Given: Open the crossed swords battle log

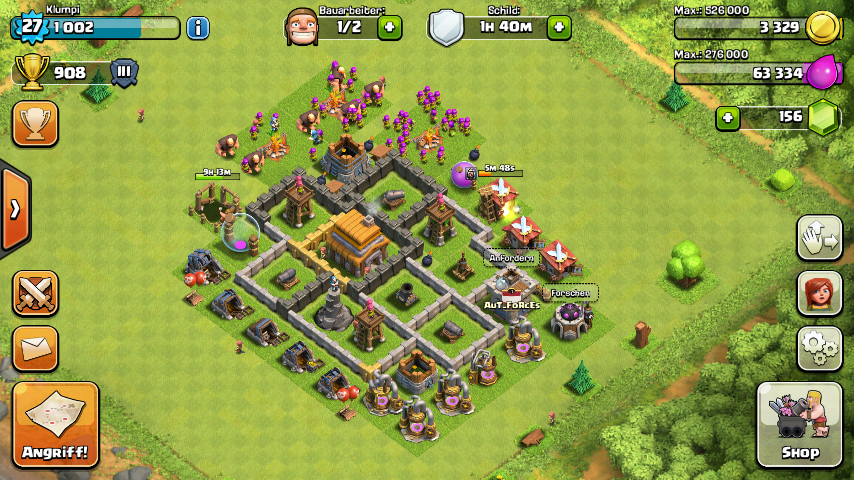Looking at the screenshot, I should [x=35, y=293].
